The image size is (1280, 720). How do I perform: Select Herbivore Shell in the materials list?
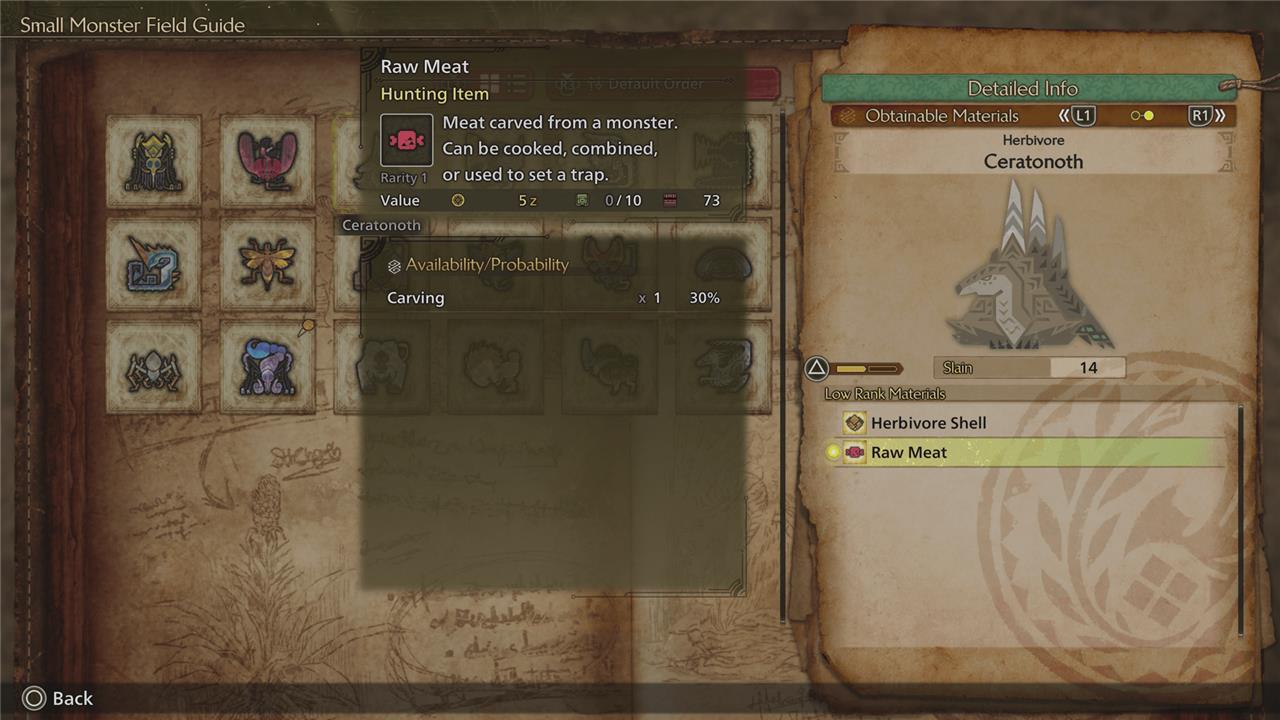[927, 423]
